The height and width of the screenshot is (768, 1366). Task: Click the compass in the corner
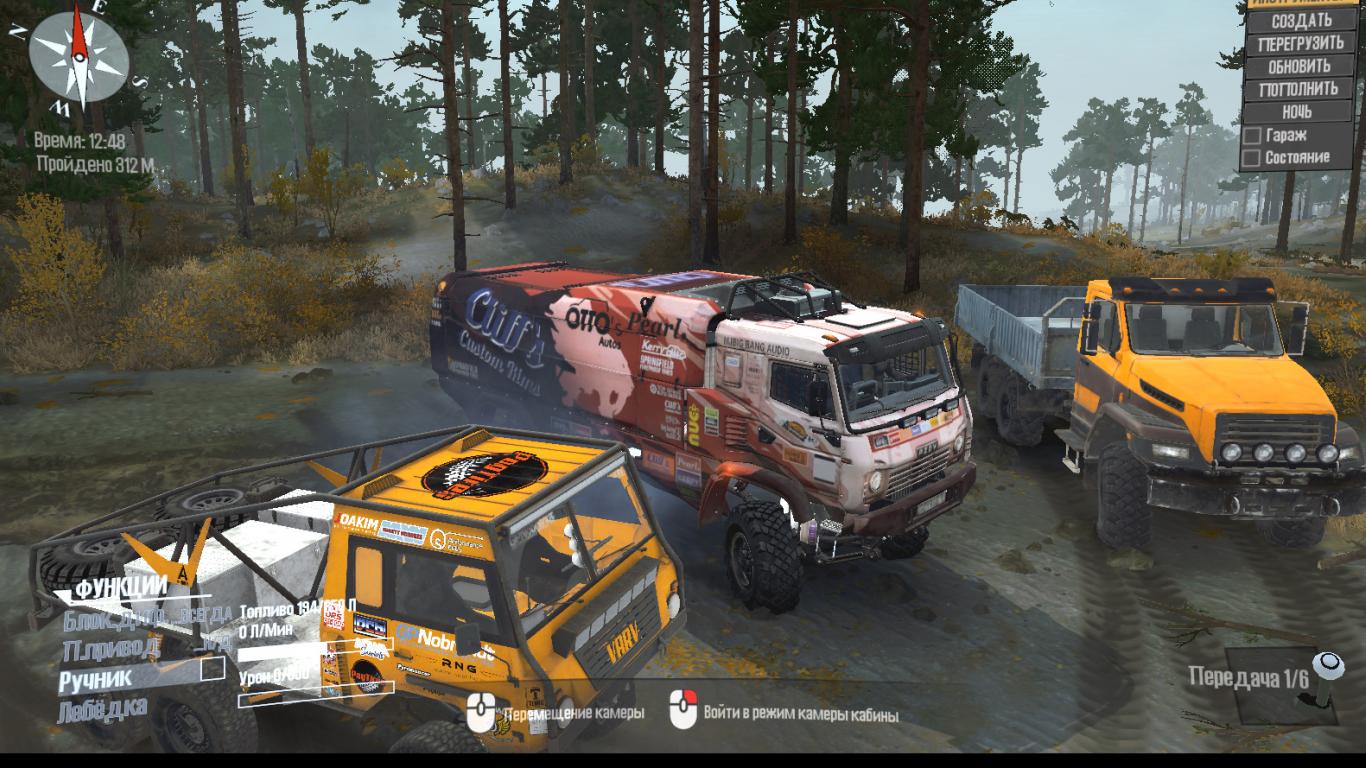78,52
